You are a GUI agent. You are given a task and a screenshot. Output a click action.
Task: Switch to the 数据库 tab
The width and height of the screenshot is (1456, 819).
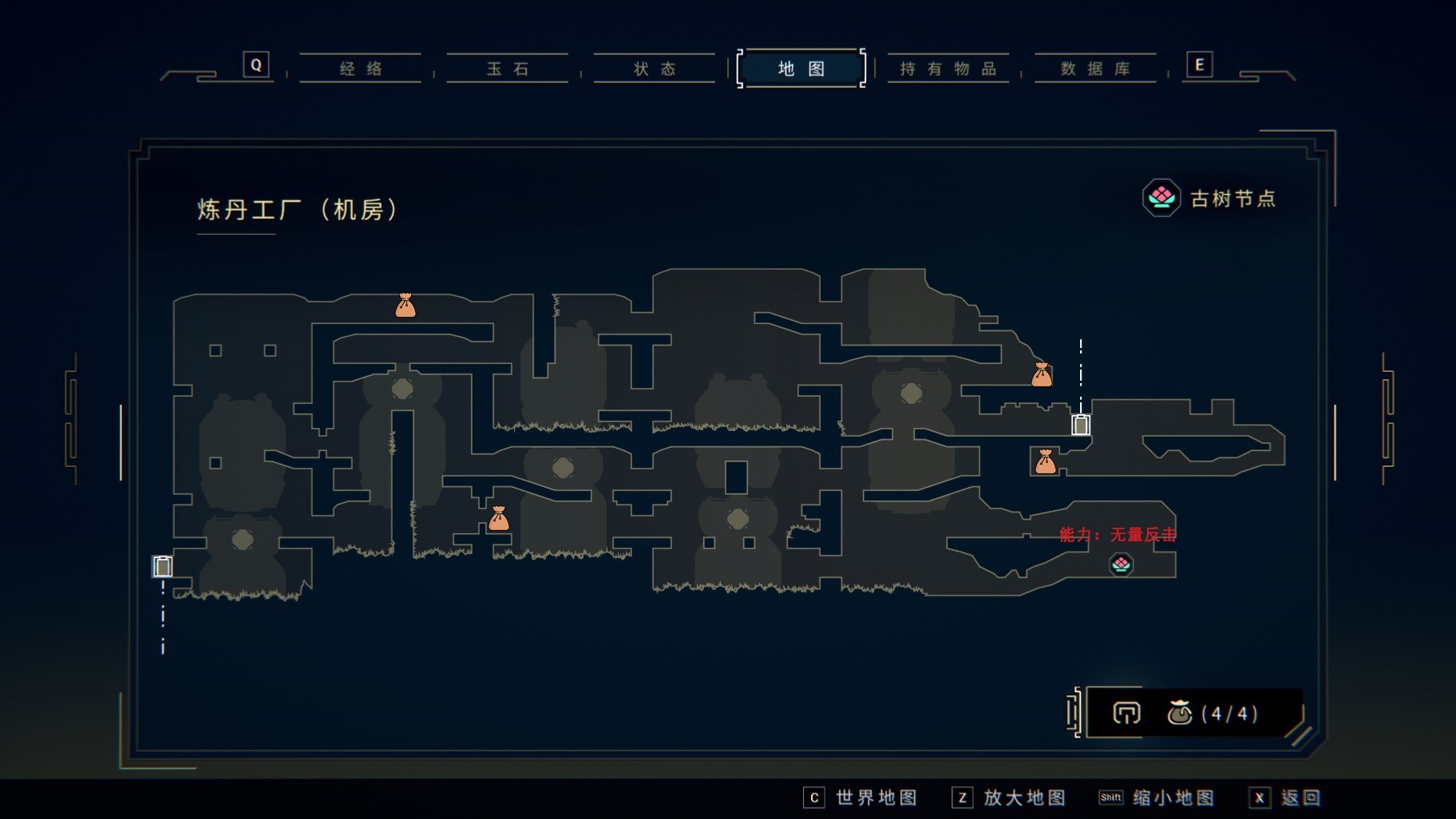point(1095,69)
